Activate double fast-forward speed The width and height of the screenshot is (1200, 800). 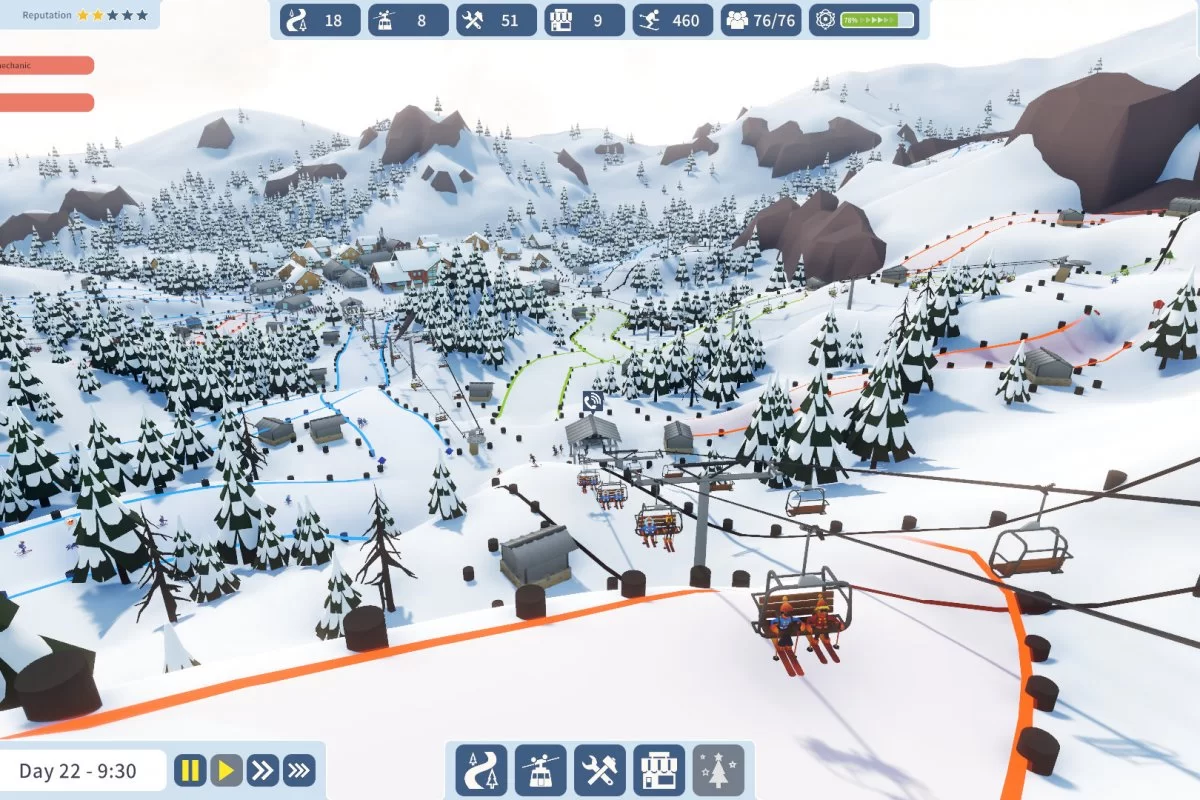(263, 770)
